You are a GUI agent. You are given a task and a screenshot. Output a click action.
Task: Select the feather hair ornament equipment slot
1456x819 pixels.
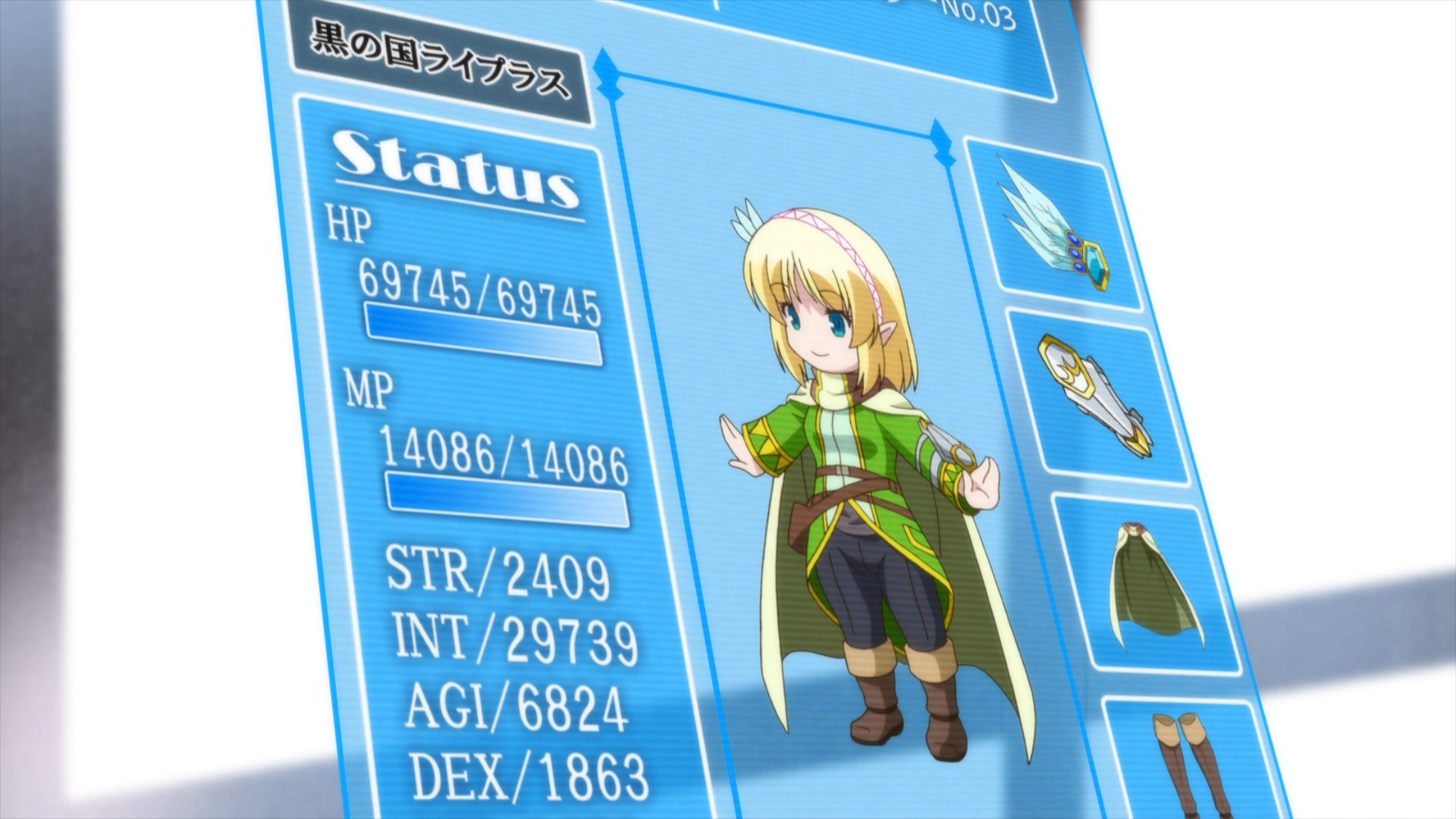click(x=1053, y=225)
